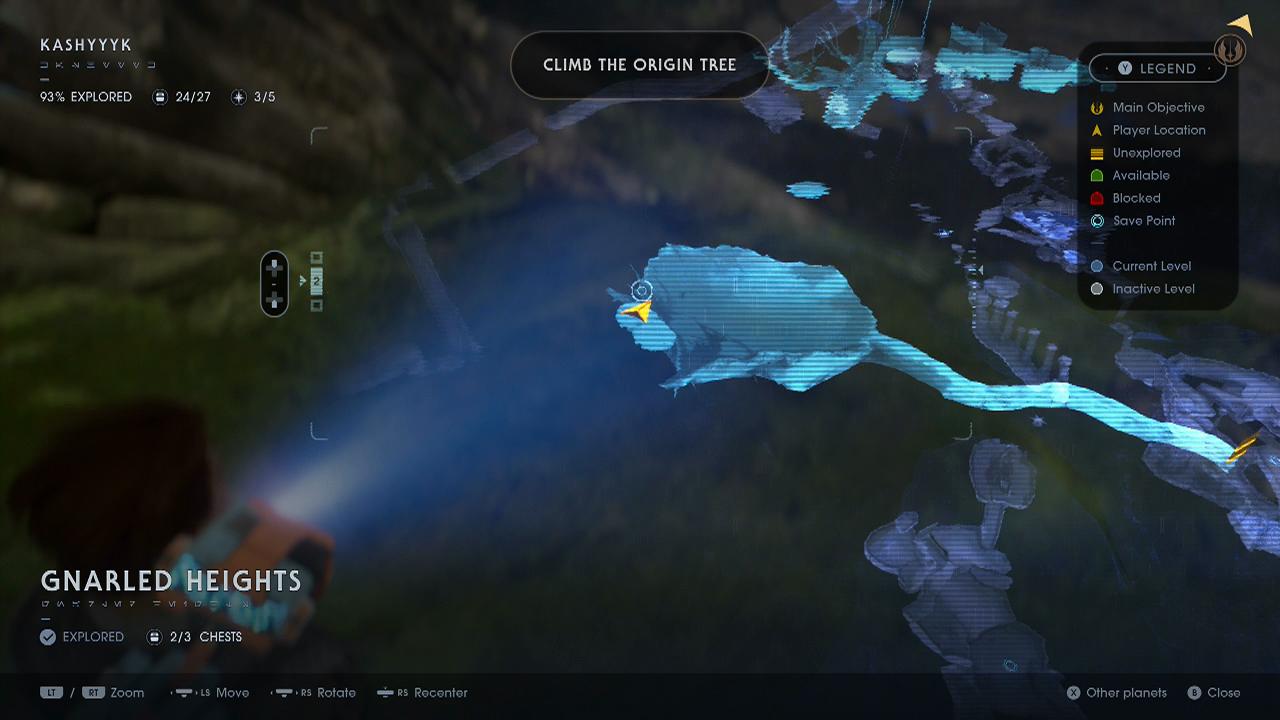Screen dimensions: 1280x720
Task: Open the Climb The Origin Tree objective banner
Action: coord(639,64)
